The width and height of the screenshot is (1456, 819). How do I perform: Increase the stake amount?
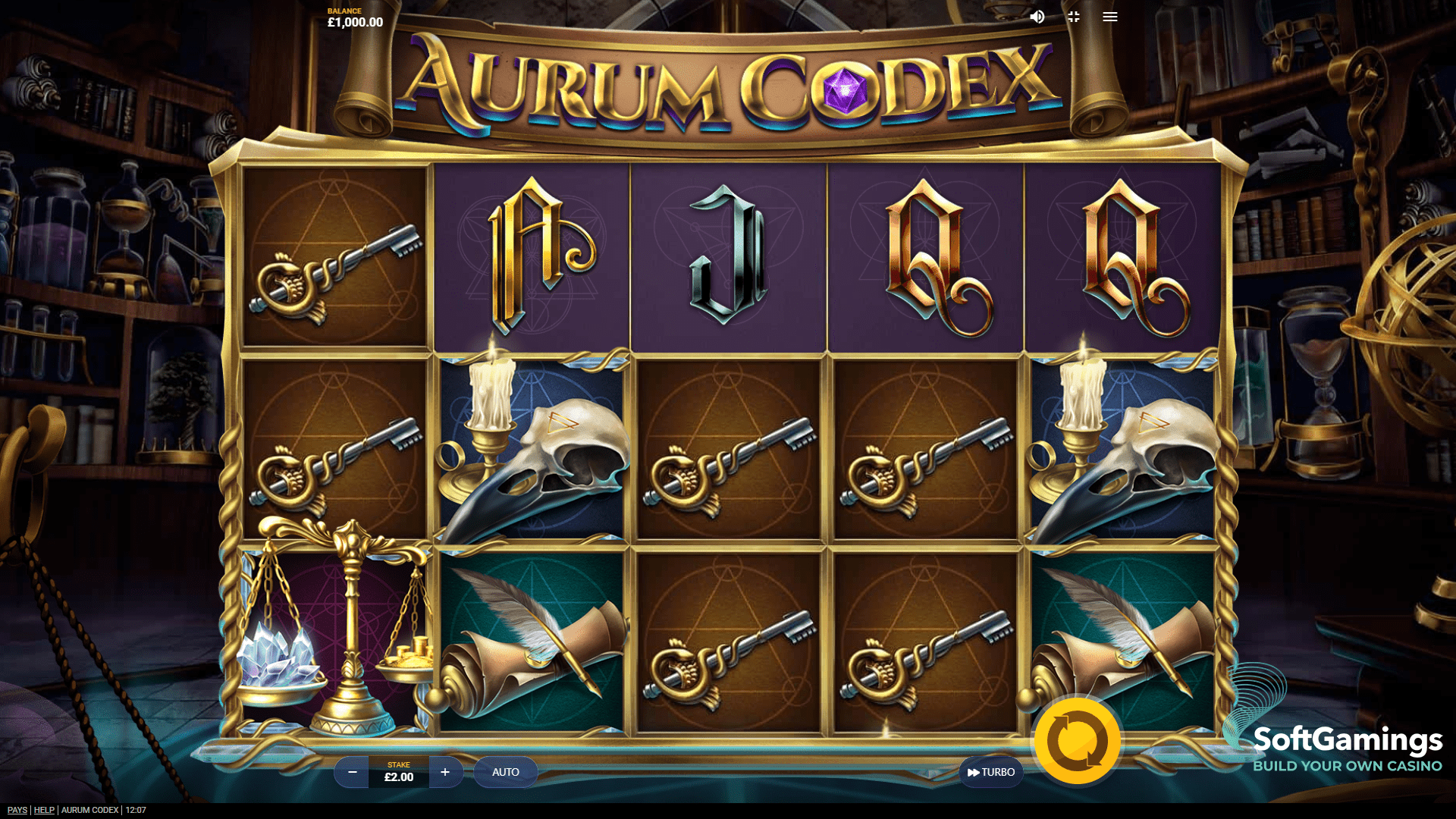click(x=445, y=772)
